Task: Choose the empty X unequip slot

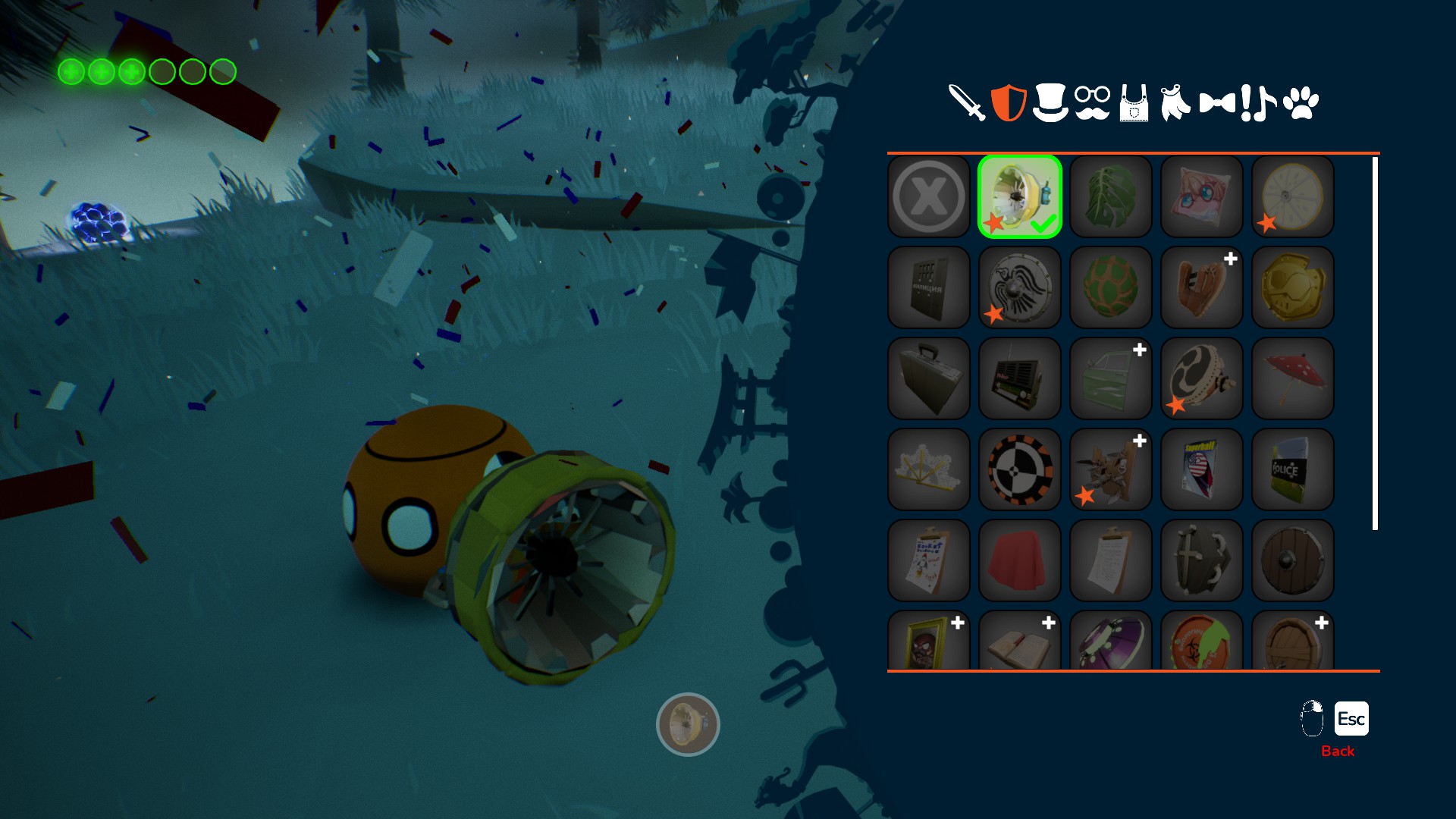Action: click(x=929, y=196)
